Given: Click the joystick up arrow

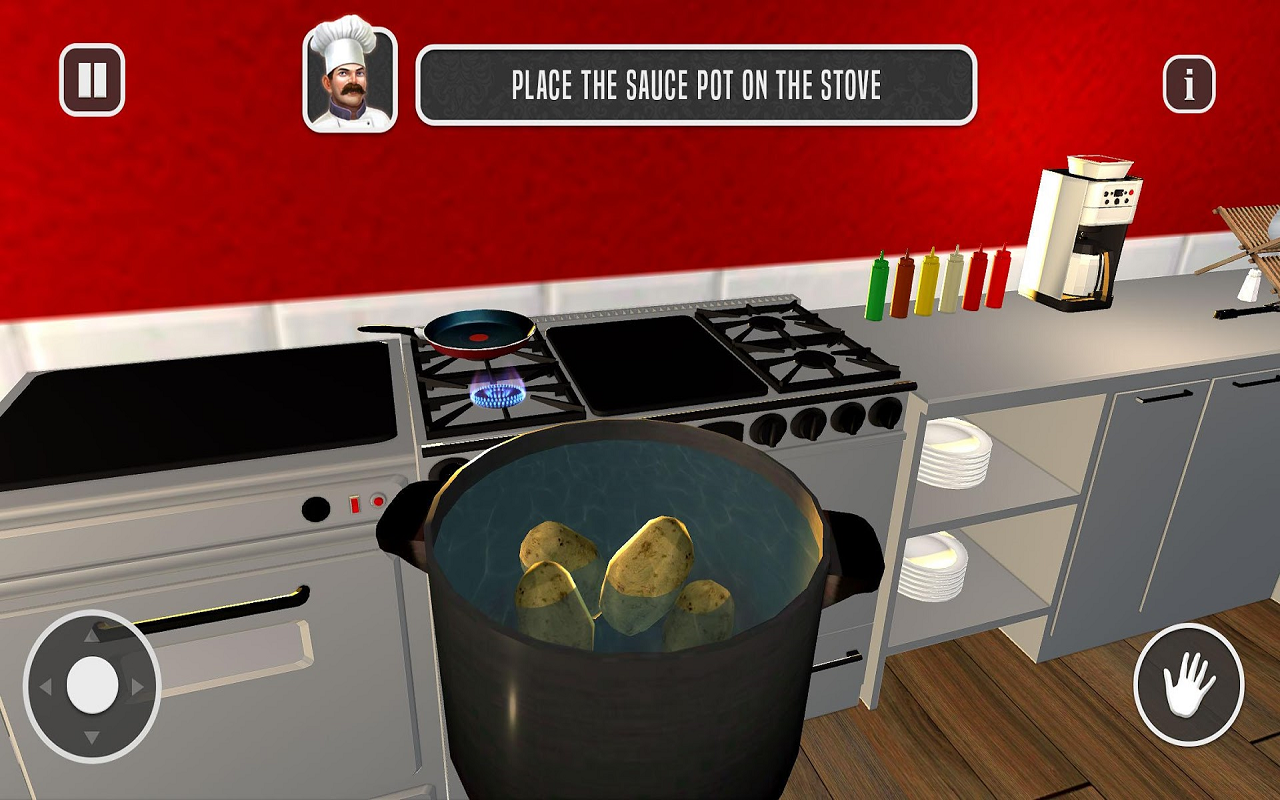Looking at the screenshot, I should 90,636.
